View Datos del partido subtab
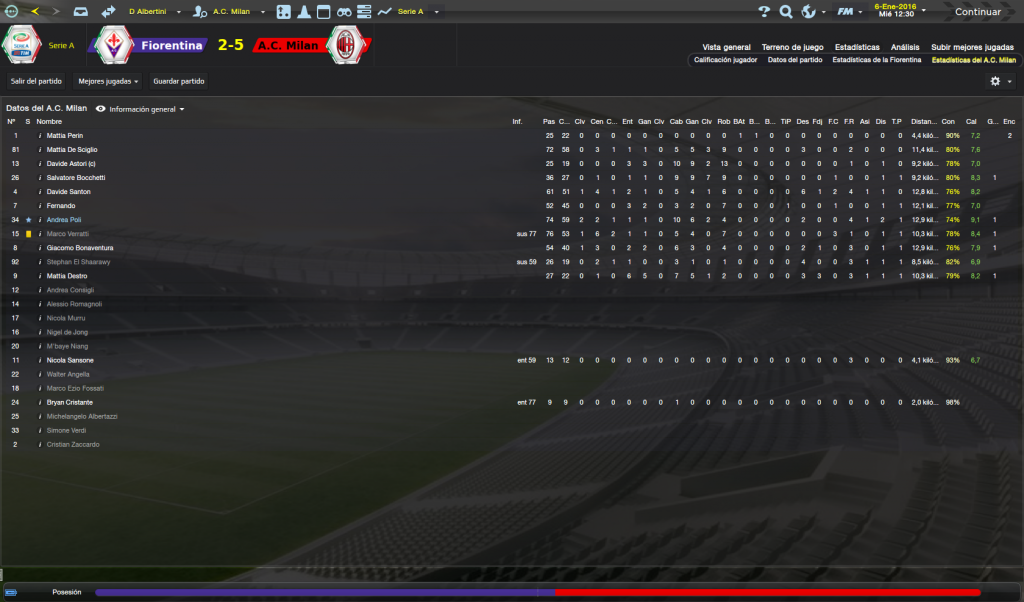This screenshot has width=1024, height=602. pos(795,60)
